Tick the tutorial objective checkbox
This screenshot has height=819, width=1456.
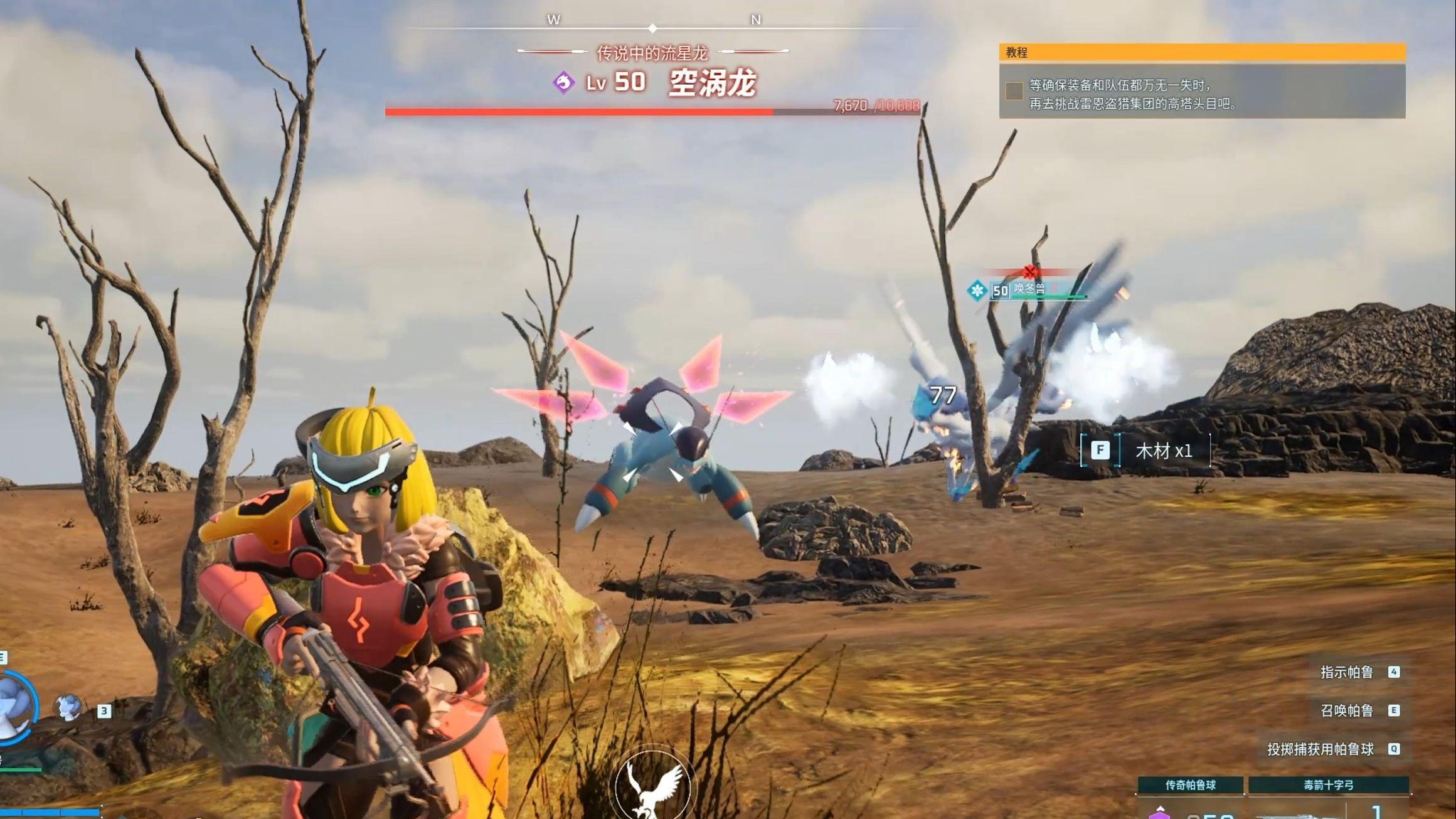pyautogui.click(x=1014, y=91)
